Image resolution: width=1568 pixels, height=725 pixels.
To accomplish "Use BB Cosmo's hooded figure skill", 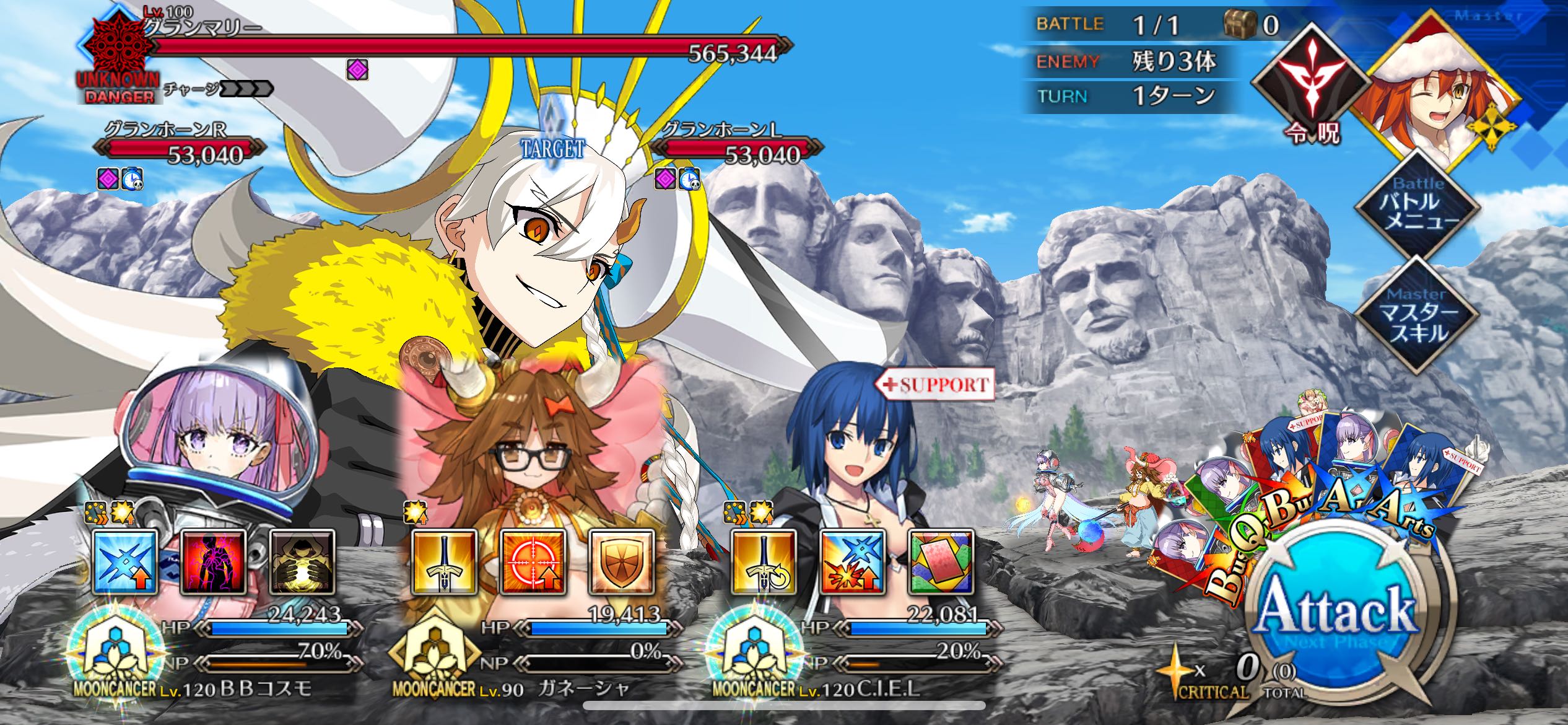I will pos(303,562).
